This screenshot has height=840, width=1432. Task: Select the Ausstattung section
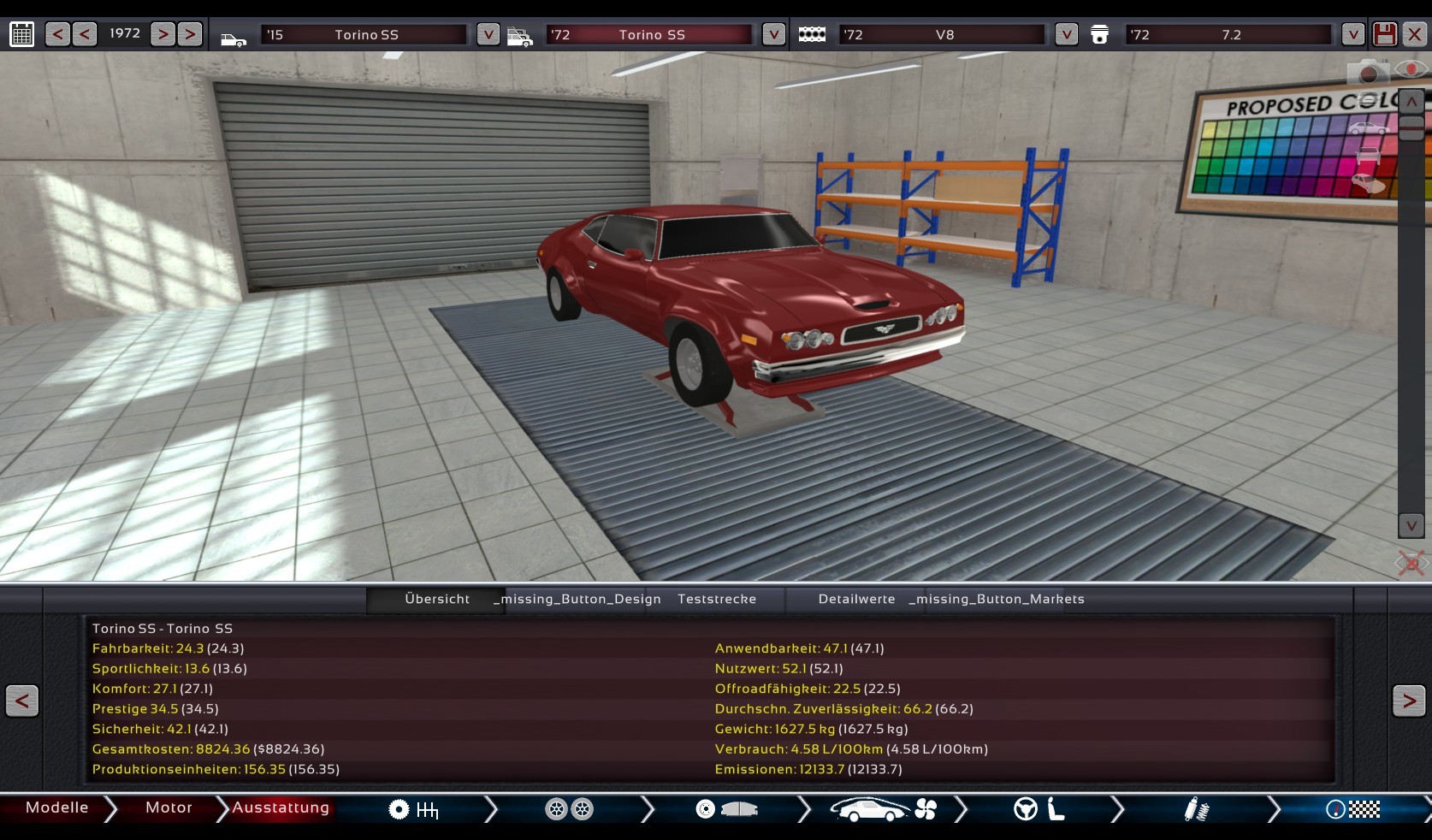coord(280,808)
